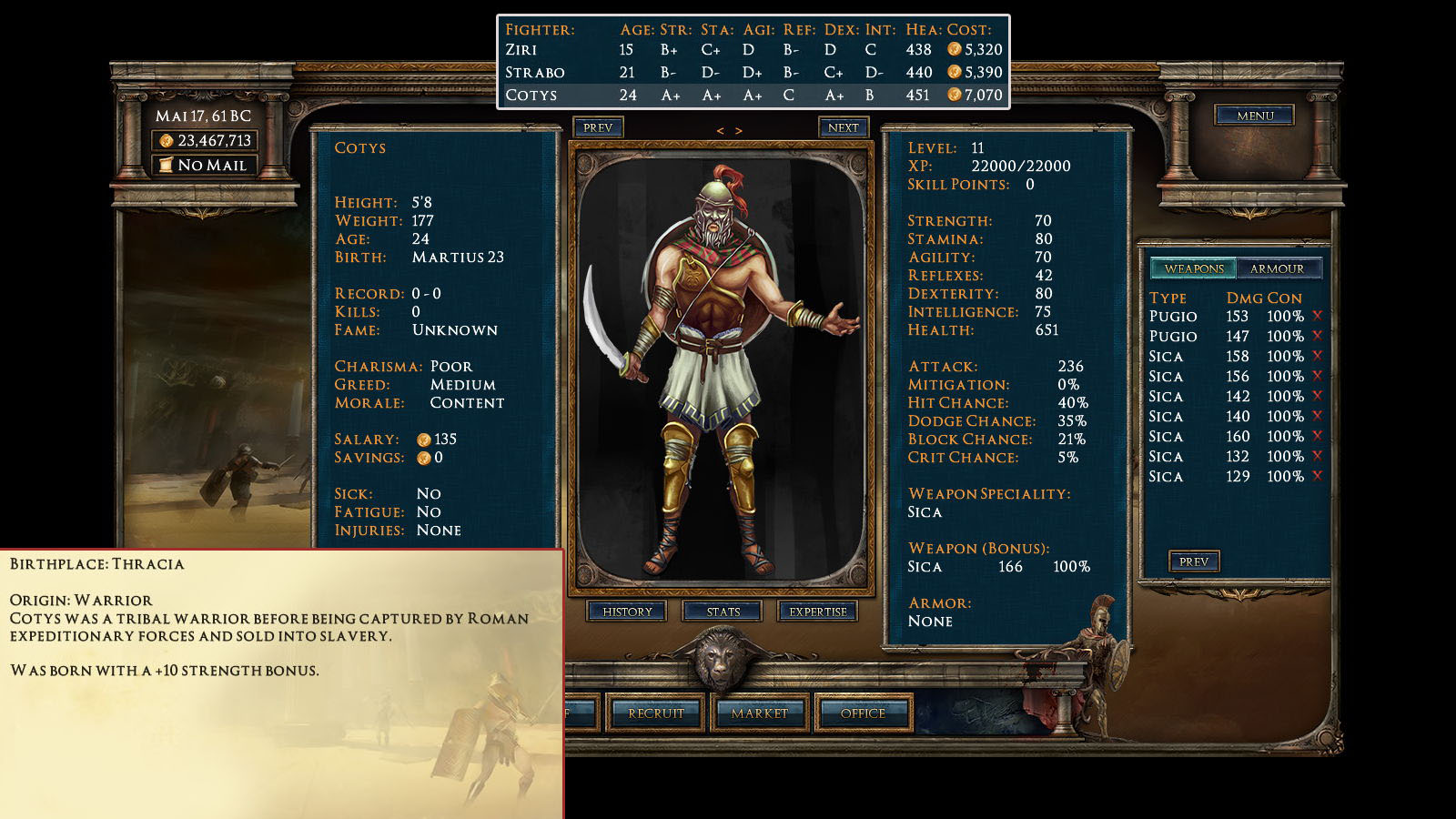This screenshot has width=1456, height=819.
Task: Click Prev above the gladiator portrait
Action: coord(598,127)
